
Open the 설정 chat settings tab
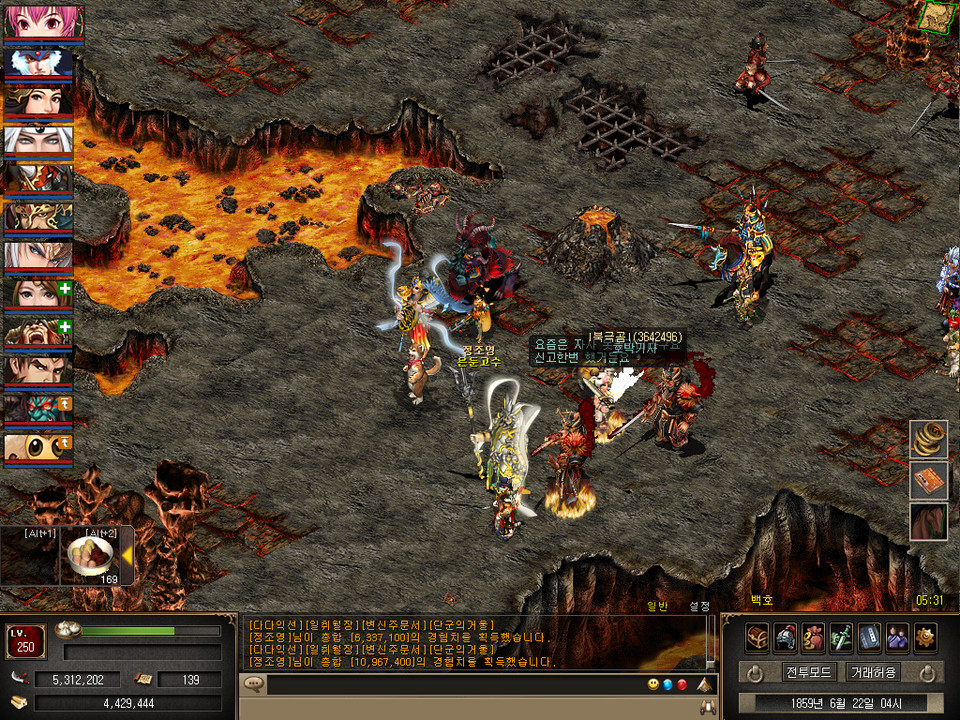(699, 604)
